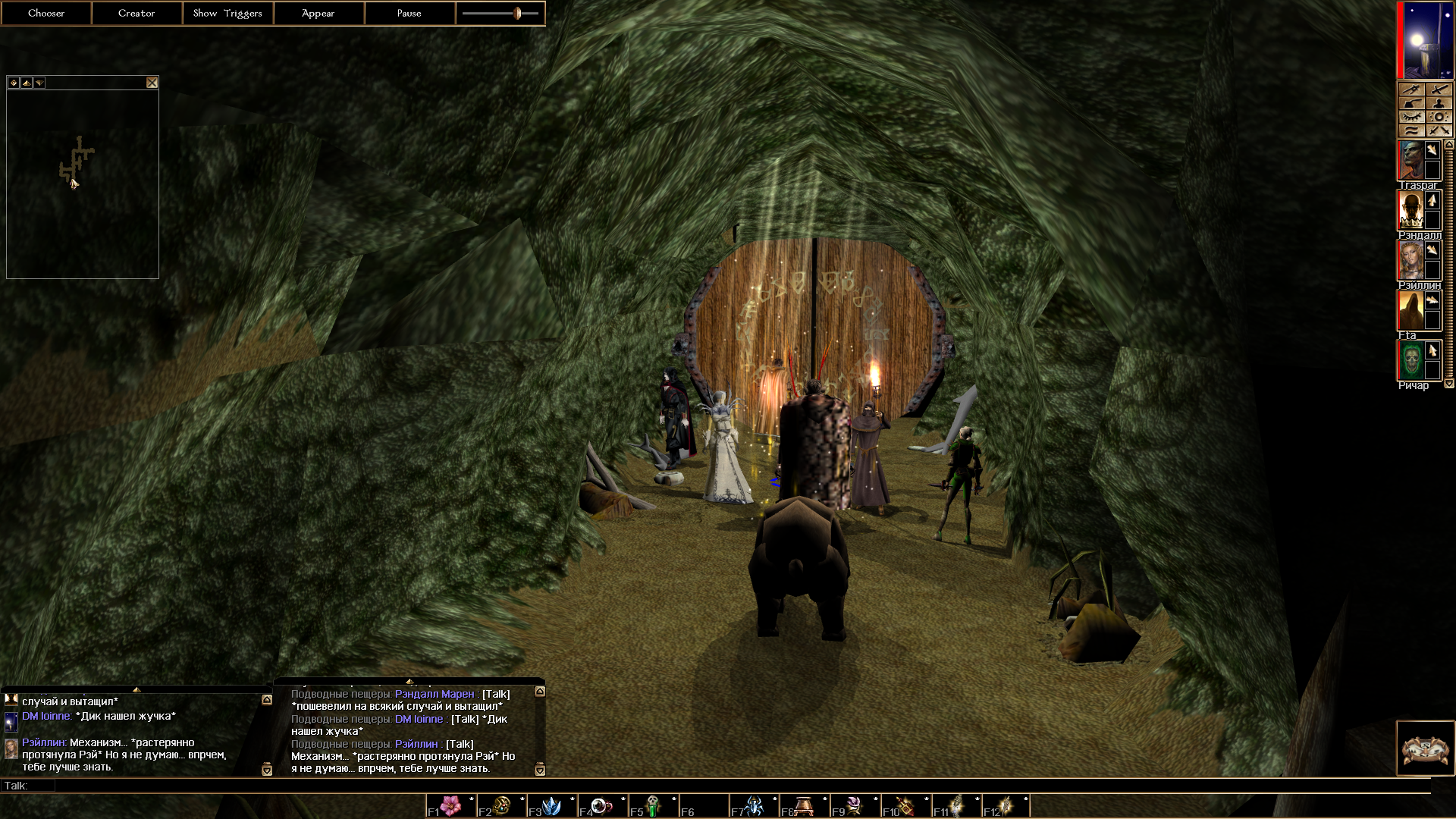Click the minimap's center-on-player button

click(x=14, y=83)
